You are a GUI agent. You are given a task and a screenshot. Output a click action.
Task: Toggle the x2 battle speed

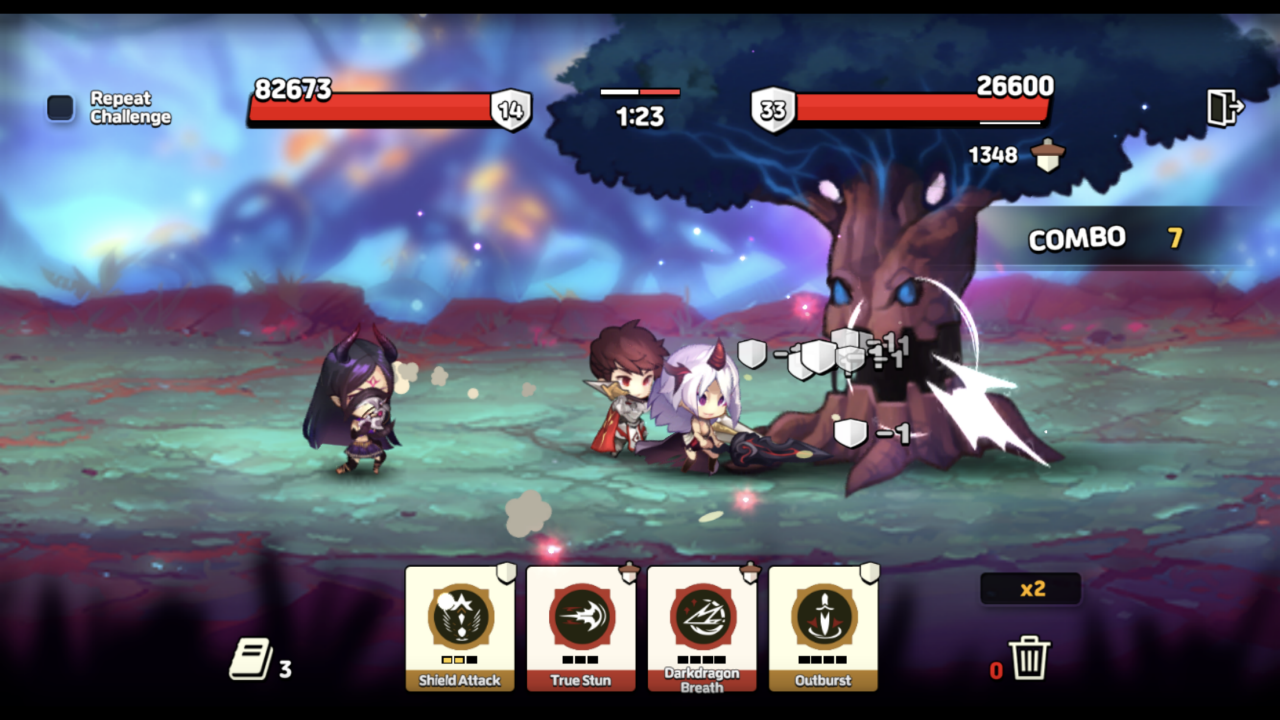pos(1030,589)
